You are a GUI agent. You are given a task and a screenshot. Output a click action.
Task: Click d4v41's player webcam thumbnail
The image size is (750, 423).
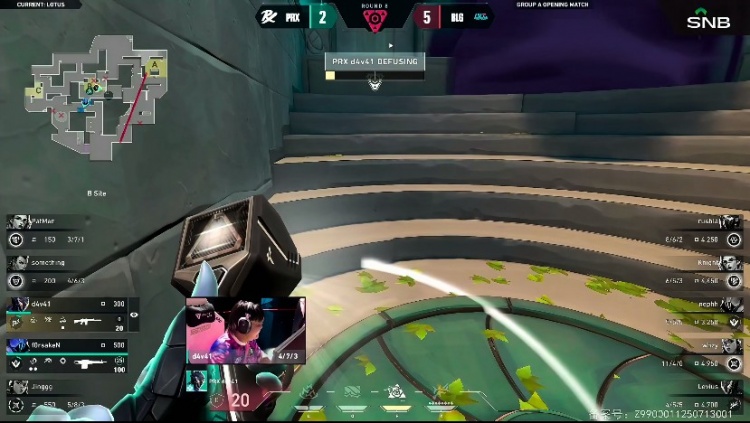pyautogui.click(x=246, y=330)
